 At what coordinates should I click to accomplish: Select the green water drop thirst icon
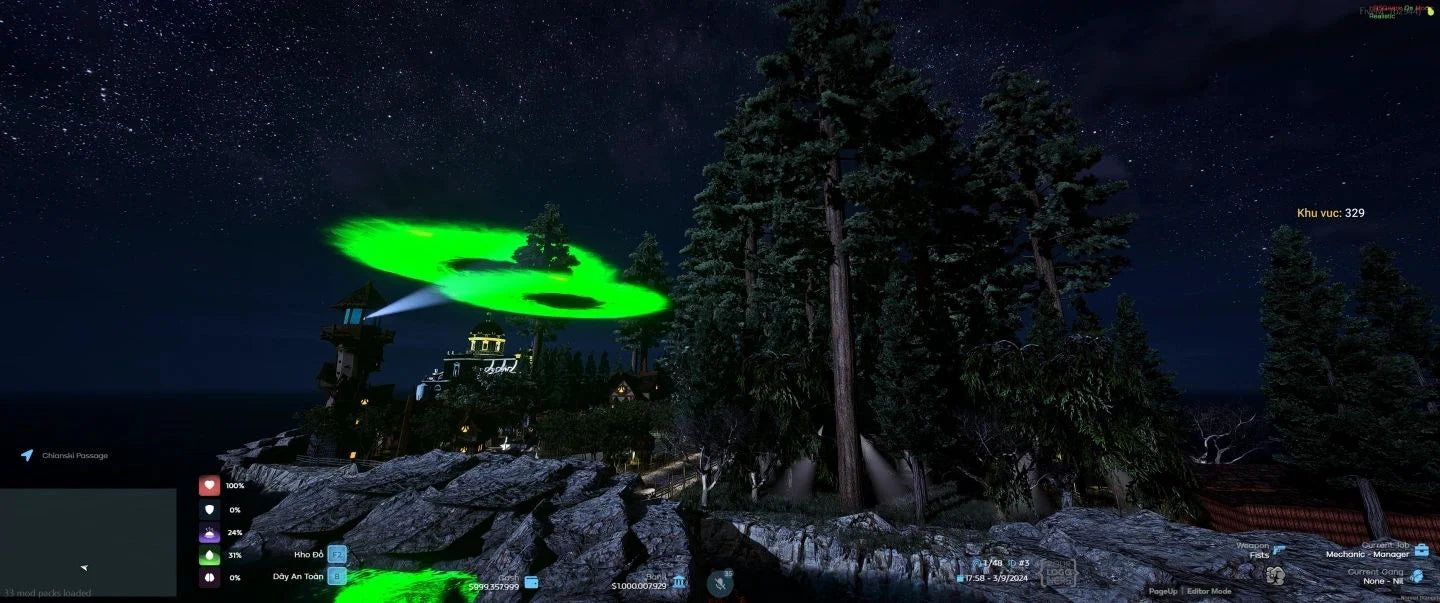tap(209, 555)
